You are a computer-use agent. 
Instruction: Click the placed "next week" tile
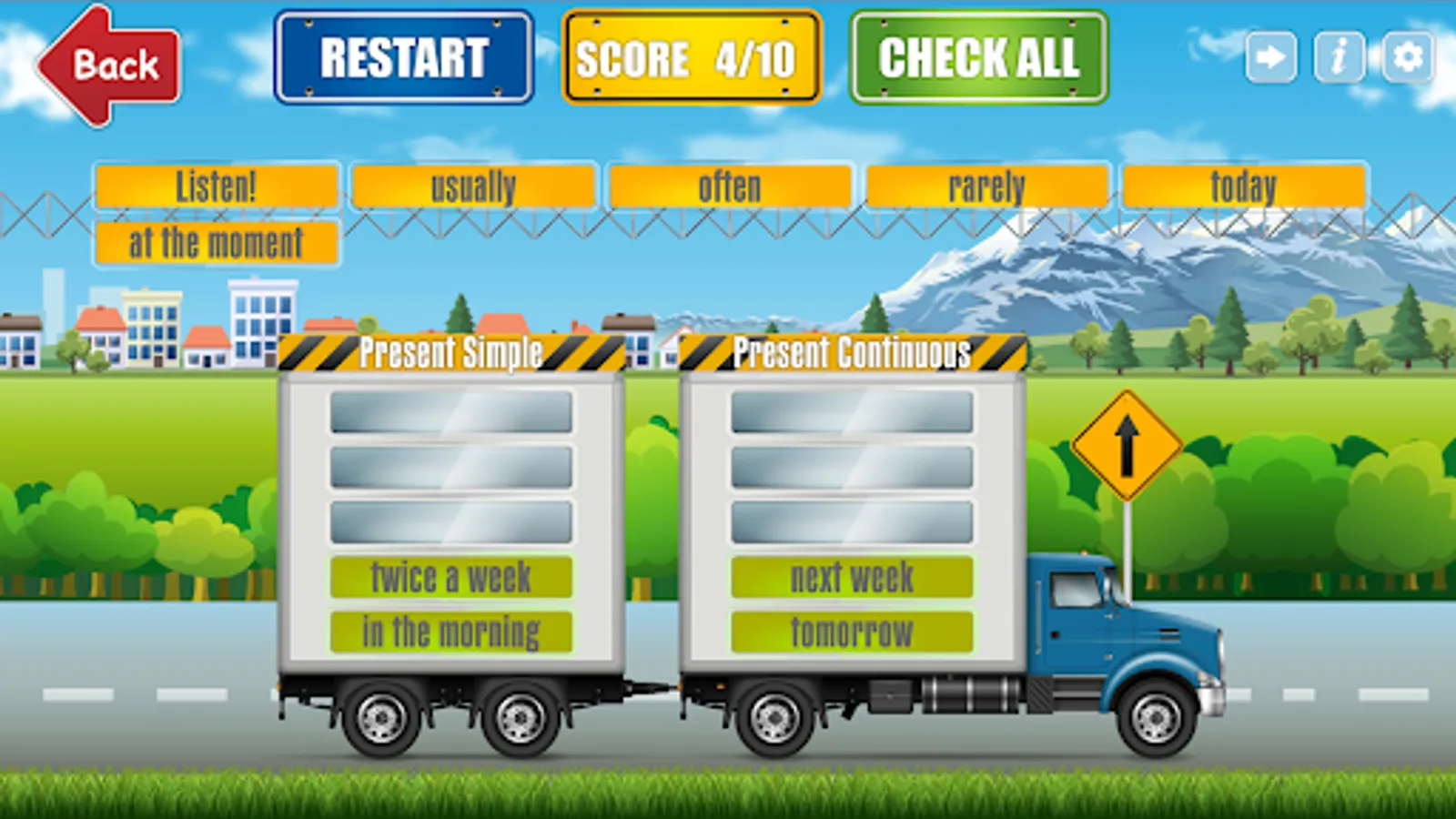tap(852, 577)
